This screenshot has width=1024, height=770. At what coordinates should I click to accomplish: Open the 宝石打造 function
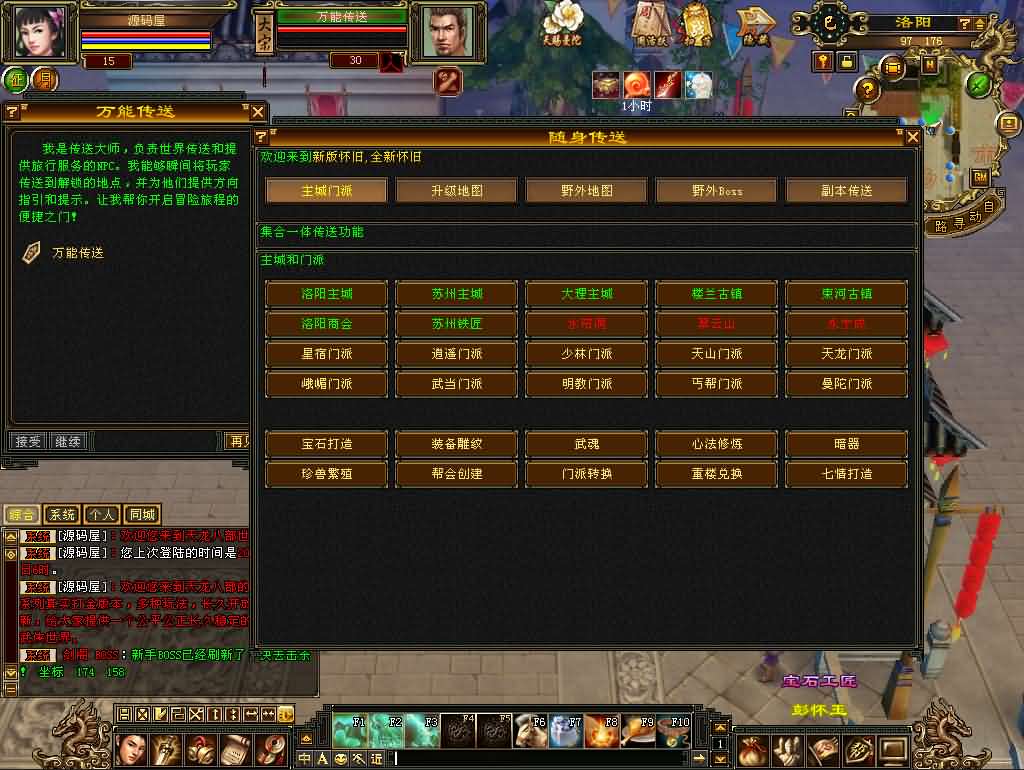pos(326,444)
